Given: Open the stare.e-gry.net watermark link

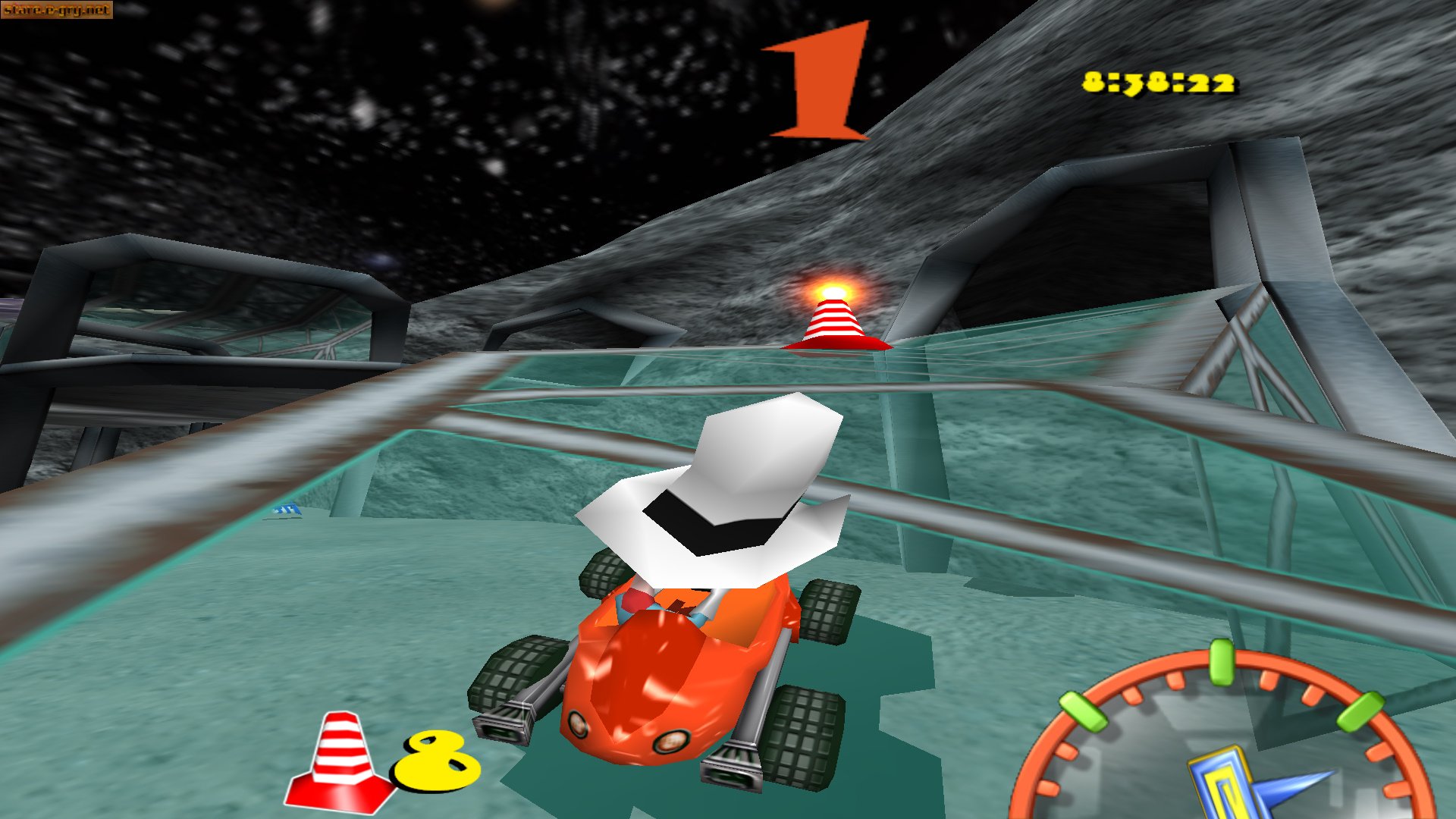Looking at the screenshot, I should tap(57, 11).
